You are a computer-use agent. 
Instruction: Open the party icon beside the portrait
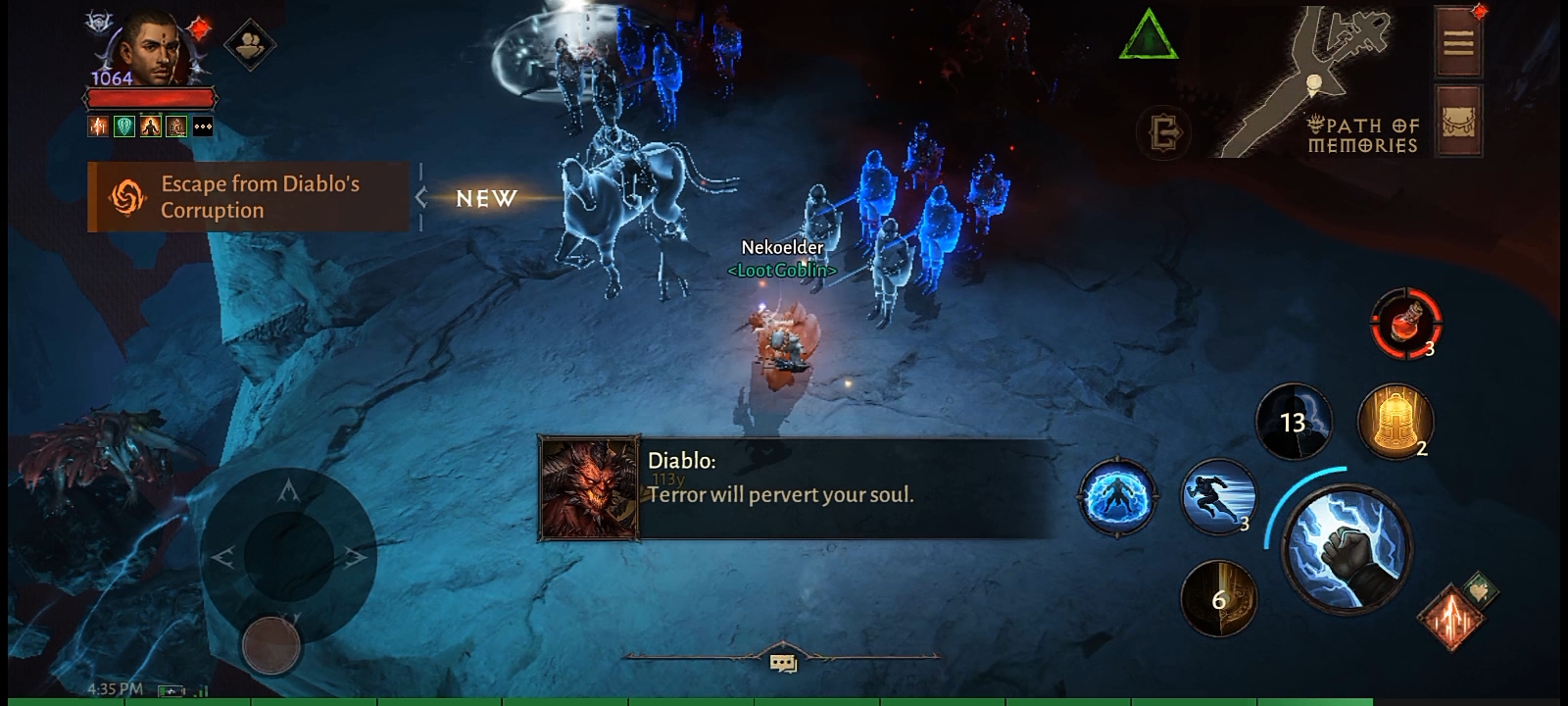(249, 44)
